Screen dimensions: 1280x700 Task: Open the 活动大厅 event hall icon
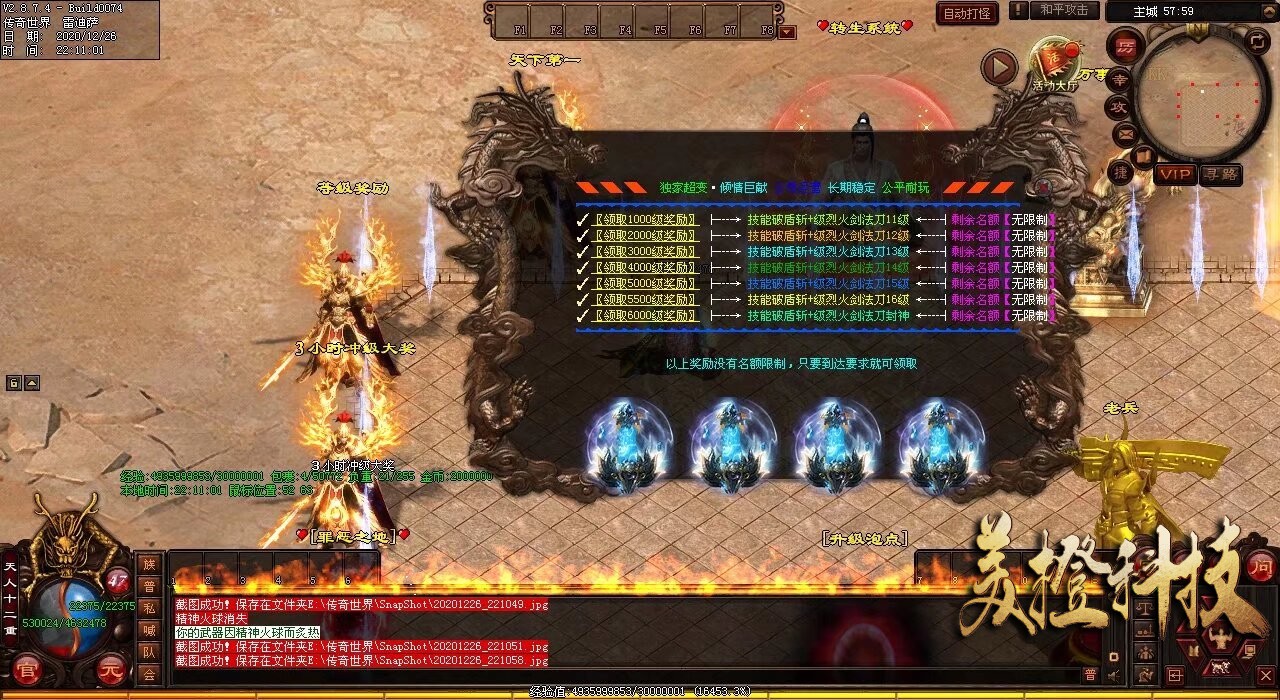(x=1053, y=66)
